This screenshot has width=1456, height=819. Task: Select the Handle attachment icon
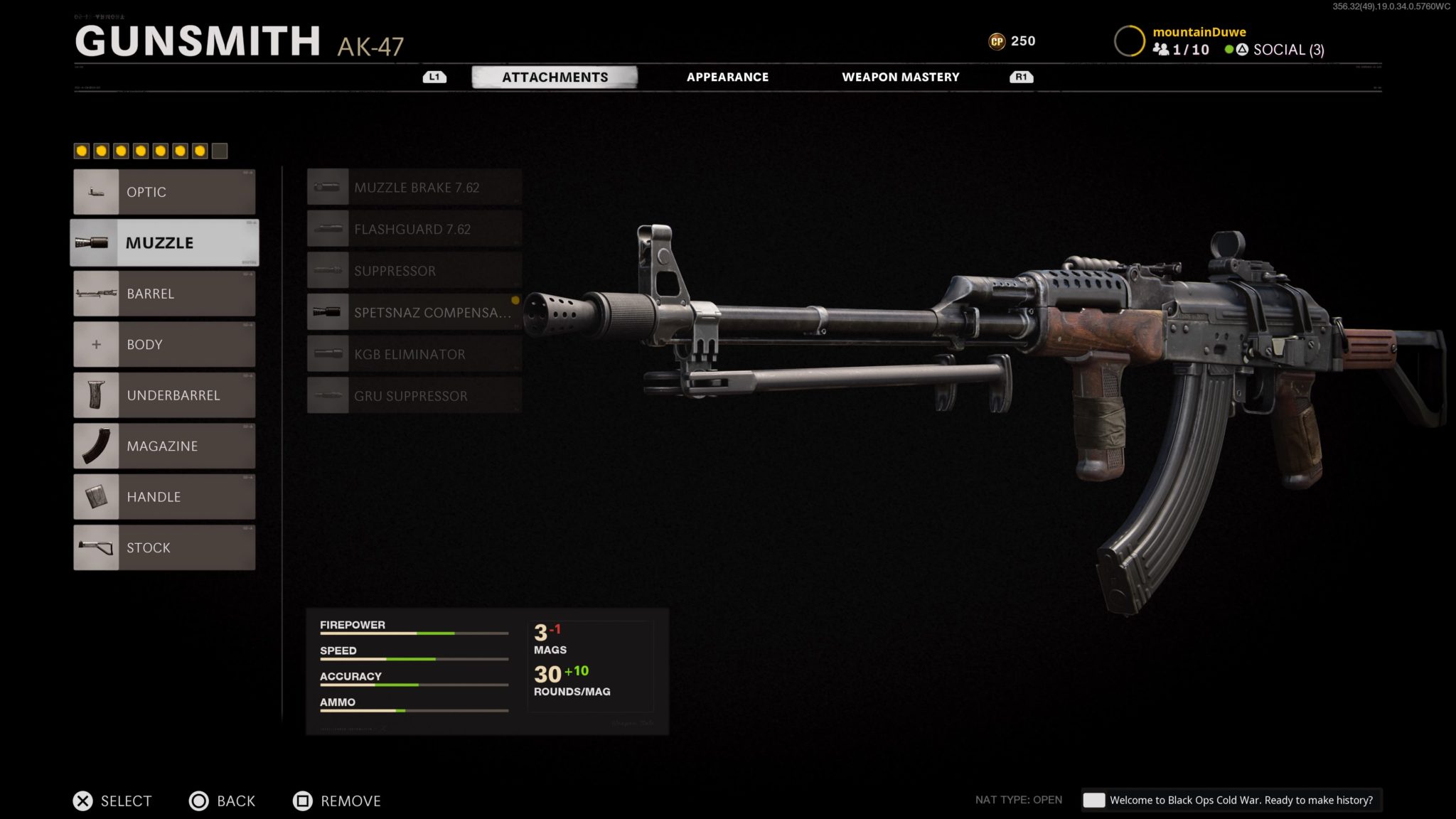tap(96, 496)
